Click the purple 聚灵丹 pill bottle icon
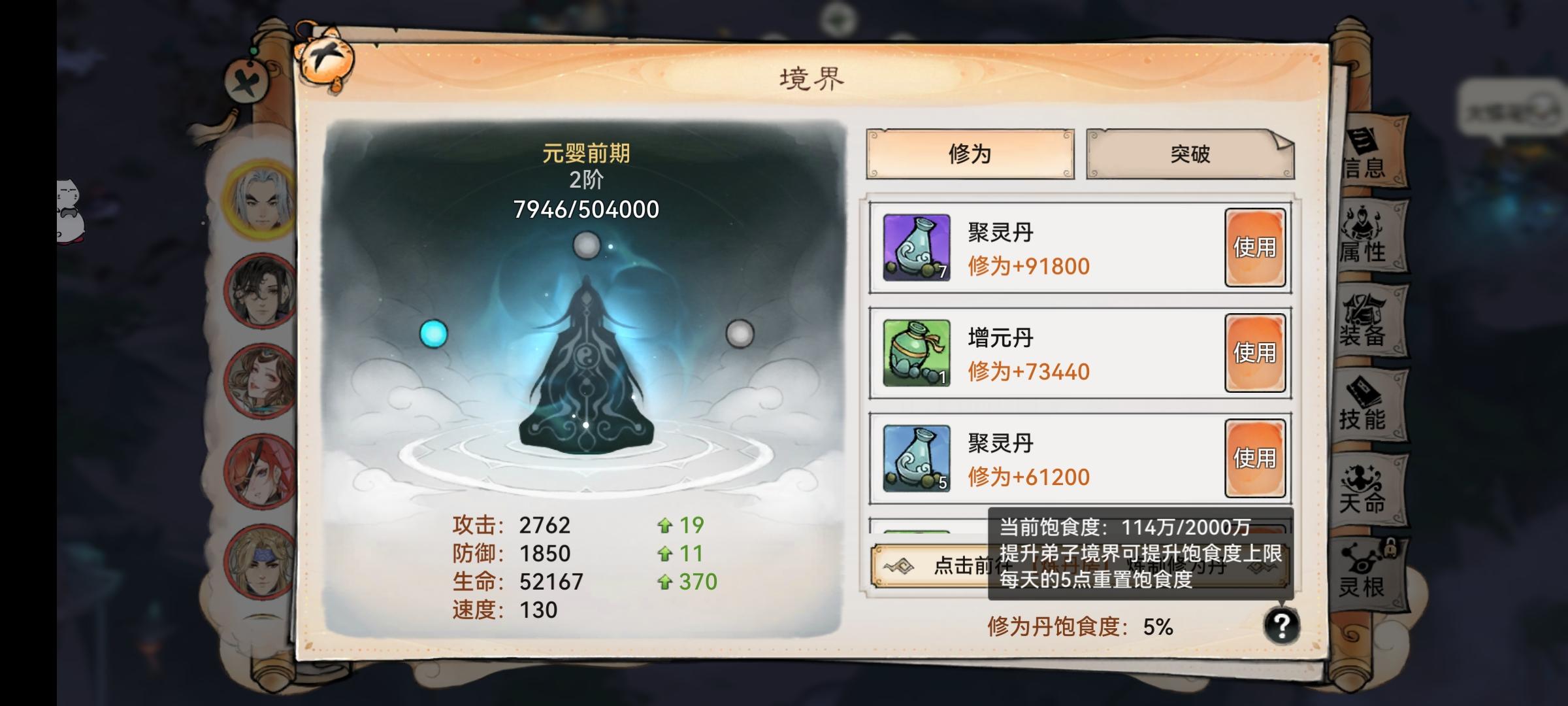Image resolution: width=1568 pixels, height=706 pixels. pos(916,247)
